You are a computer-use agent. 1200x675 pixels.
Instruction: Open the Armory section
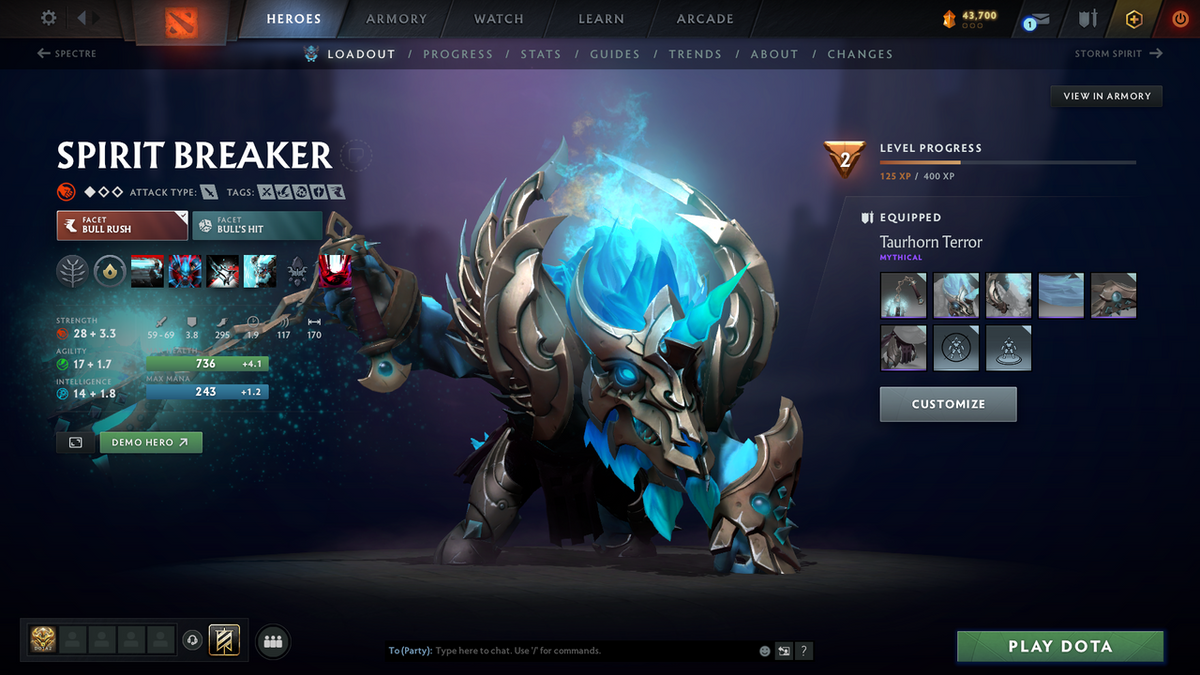point(396,19)
